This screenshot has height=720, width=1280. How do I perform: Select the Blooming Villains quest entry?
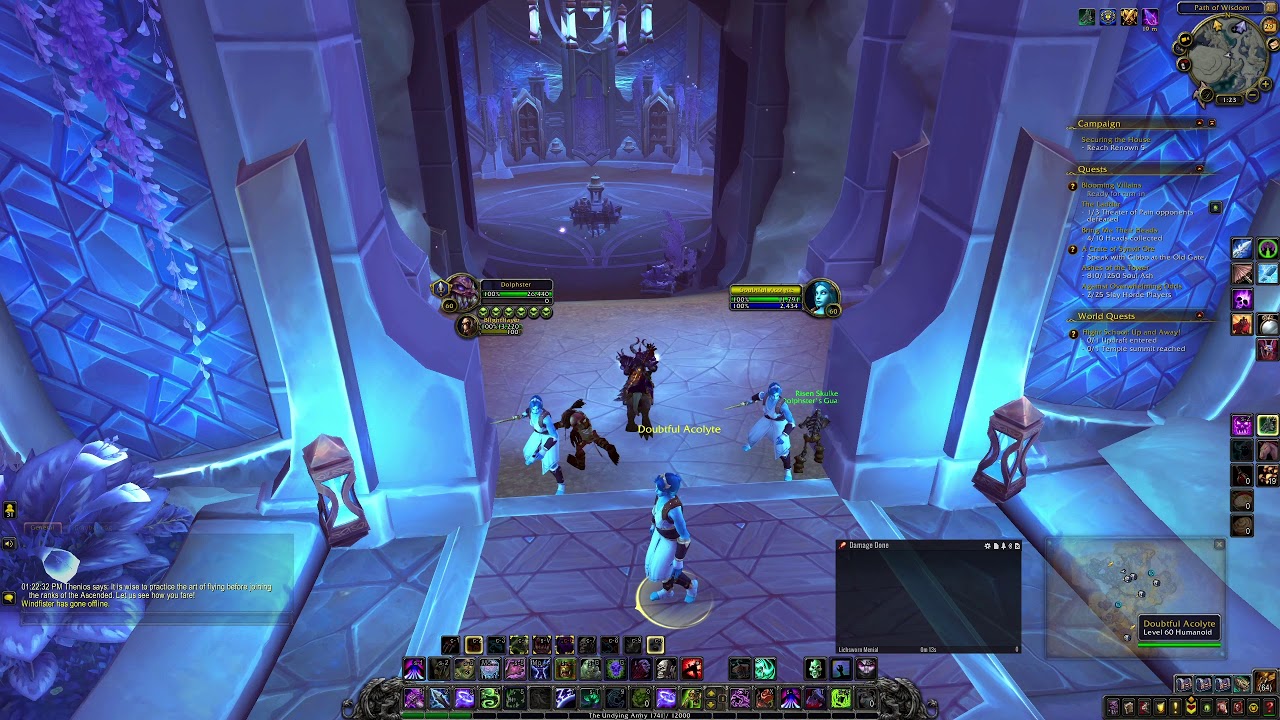1110,186
